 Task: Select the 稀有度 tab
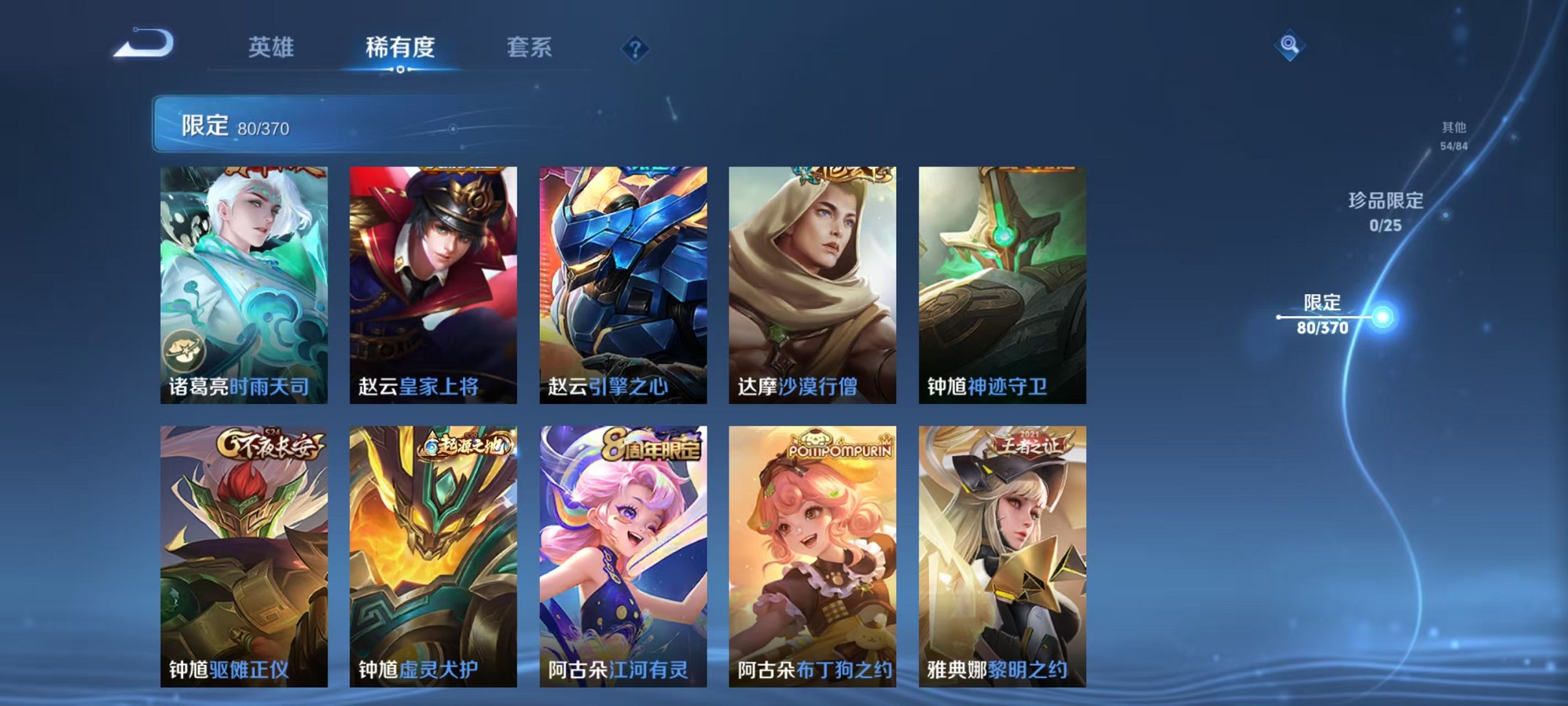click(x=400, y=47)
